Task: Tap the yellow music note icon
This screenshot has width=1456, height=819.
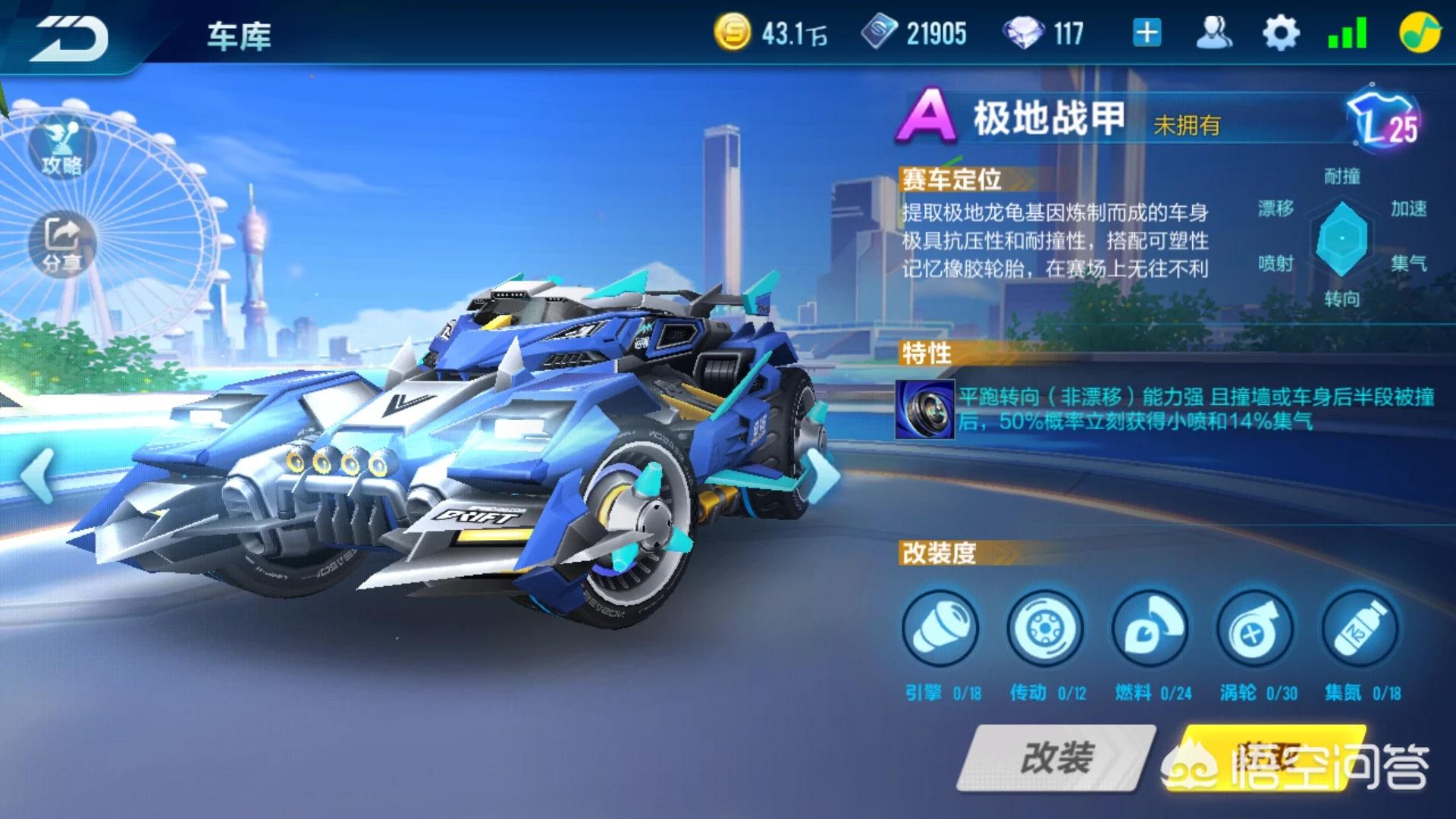Action: point(1420,33)
